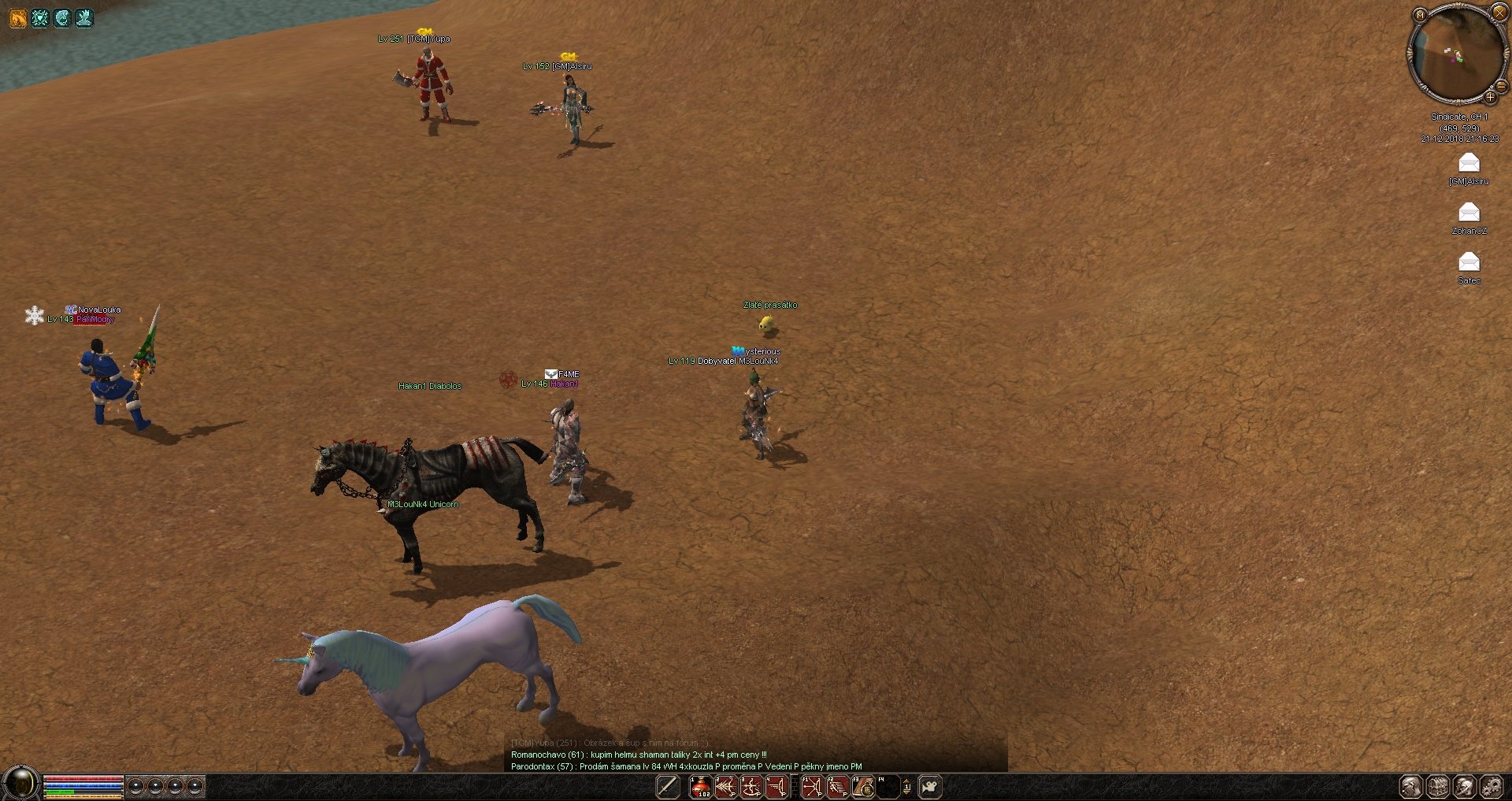Activate the multi-arrow bow skill in slot 2
Image resolution: width=1512 pixels, height=801 pixels.
725,786
